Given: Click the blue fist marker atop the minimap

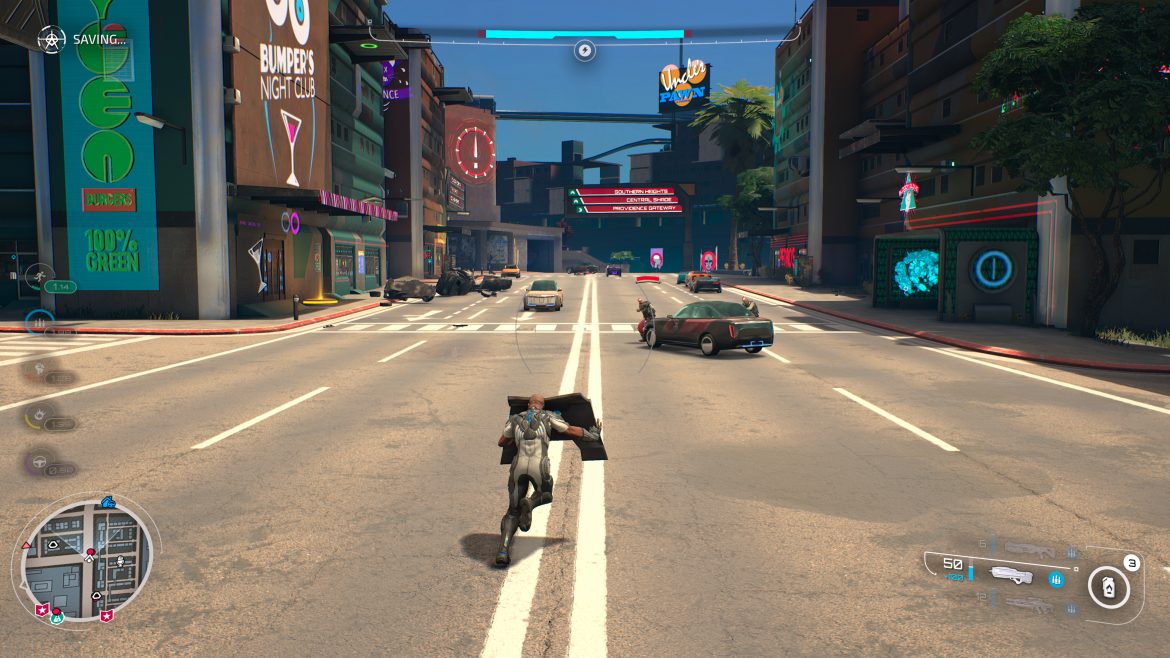Looking at the screenshot, I should click(x=108, y=501).
